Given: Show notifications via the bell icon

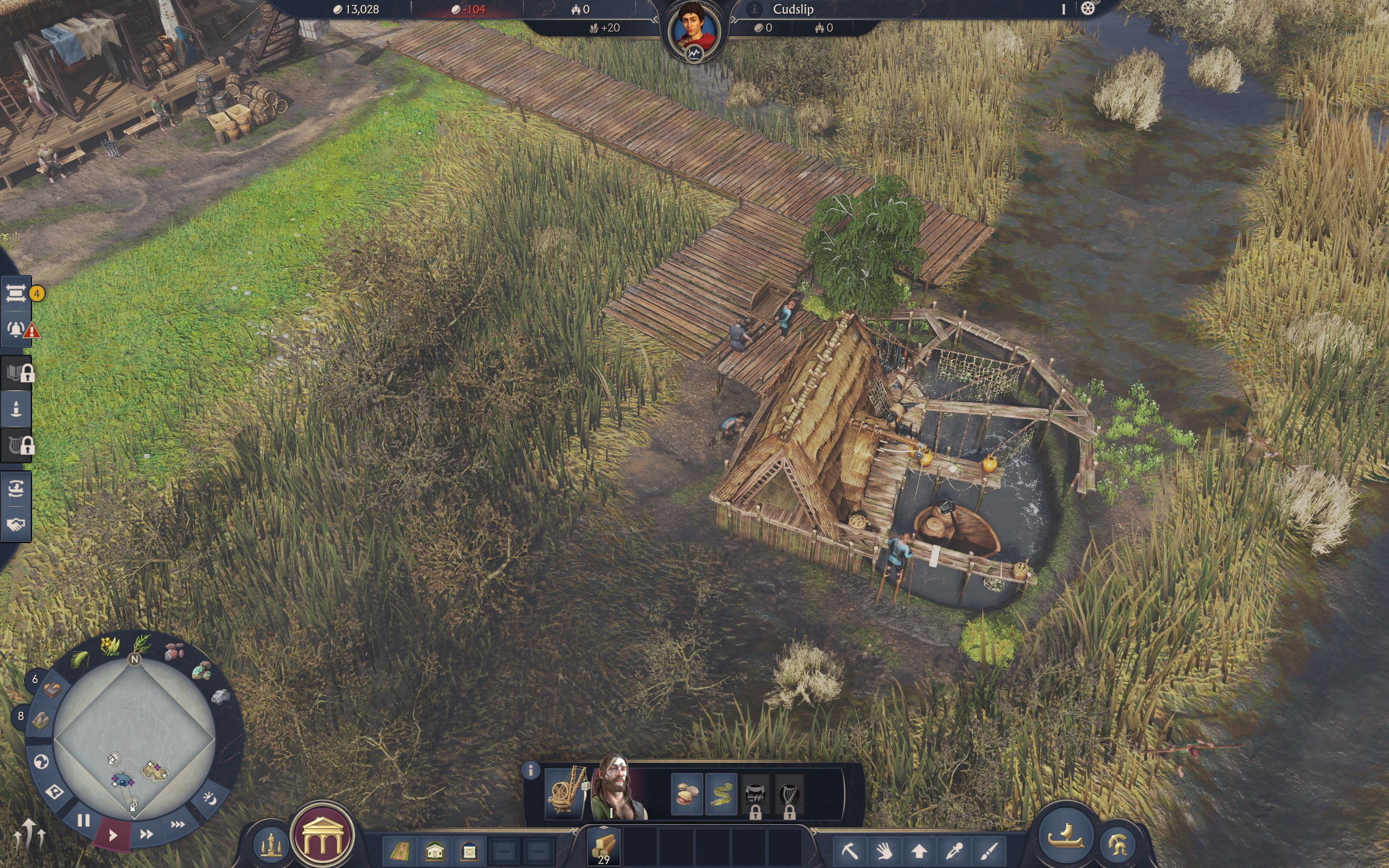Looking at the screenshot, I should tap(16, 330).
